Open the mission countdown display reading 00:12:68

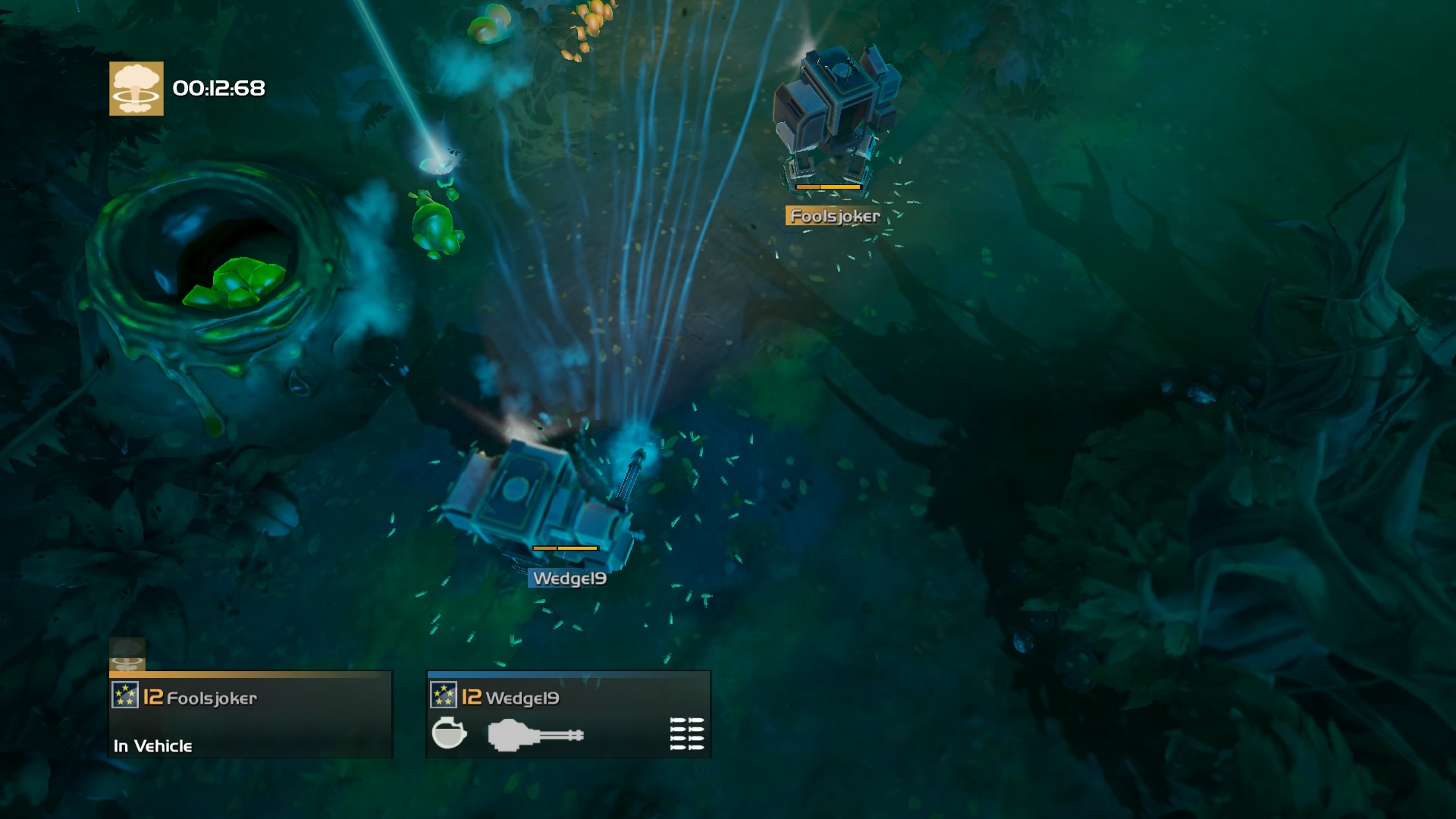(216, 89)
